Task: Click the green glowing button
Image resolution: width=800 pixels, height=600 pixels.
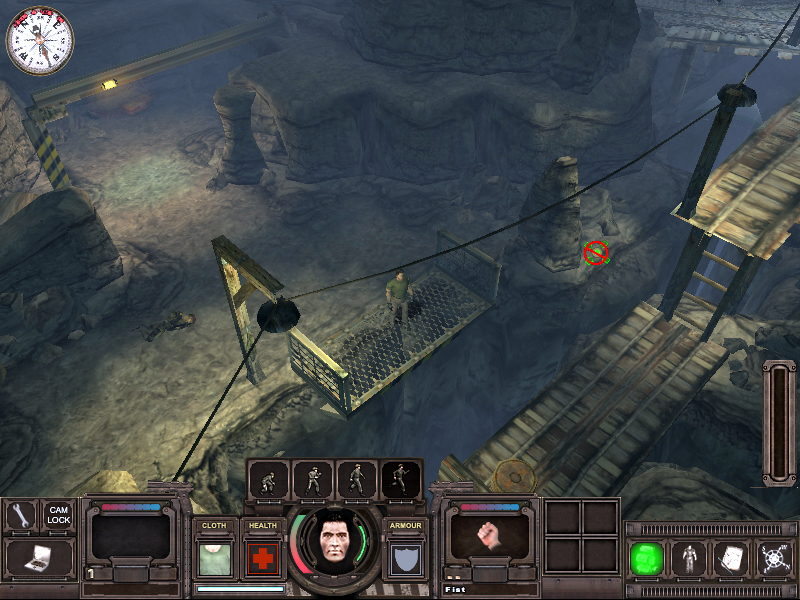Action: (x=647, y=558)
